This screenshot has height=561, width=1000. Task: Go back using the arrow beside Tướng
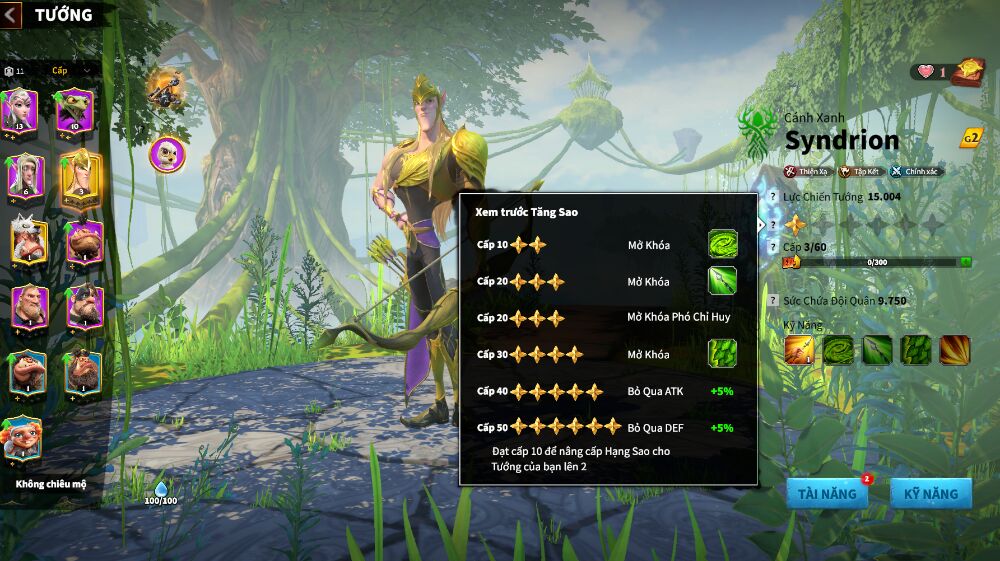11,14
